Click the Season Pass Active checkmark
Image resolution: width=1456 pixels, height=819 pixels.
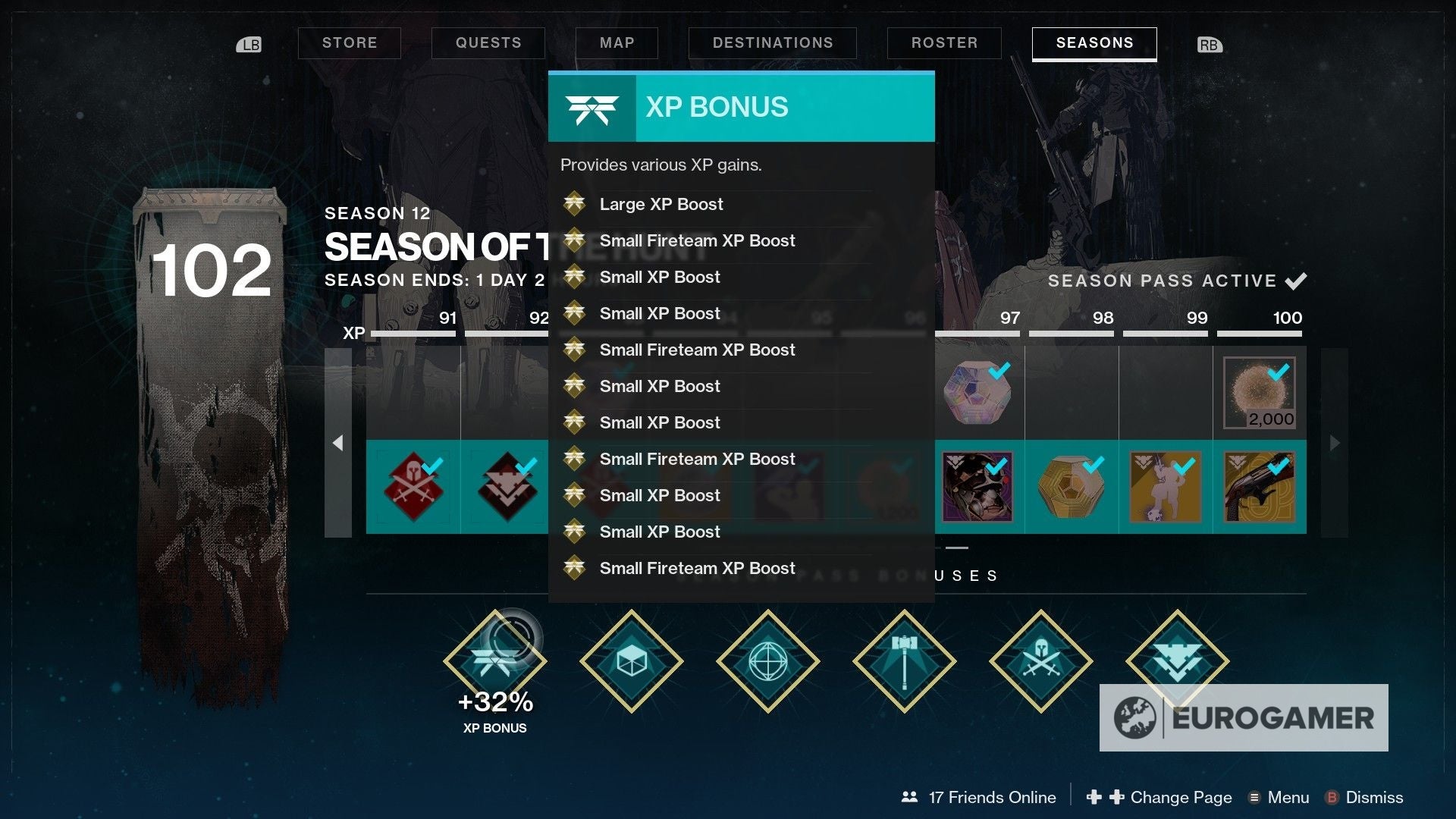[1298, 281]
